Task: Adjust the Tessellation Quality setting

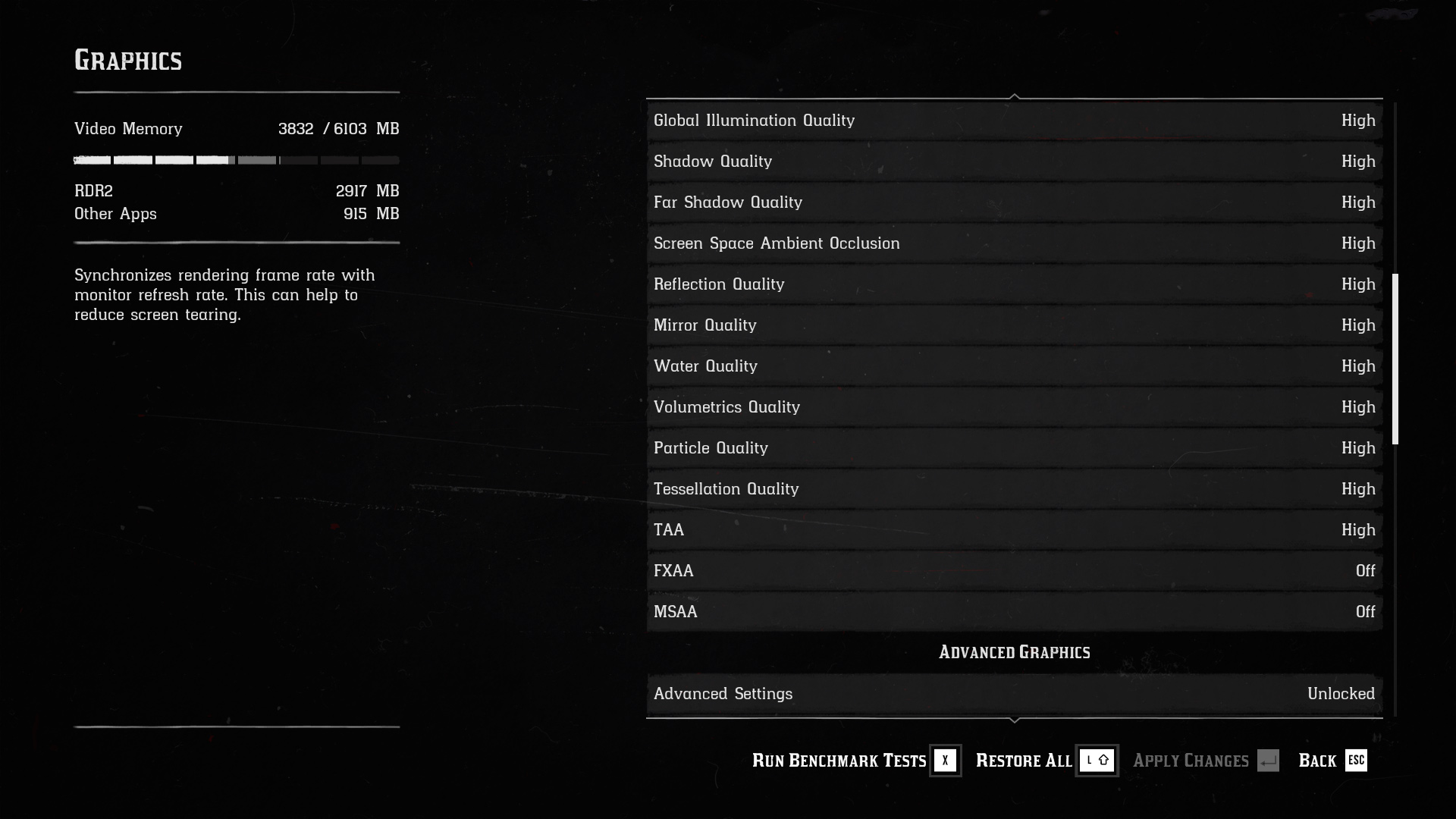Action: pos(1014,489)
